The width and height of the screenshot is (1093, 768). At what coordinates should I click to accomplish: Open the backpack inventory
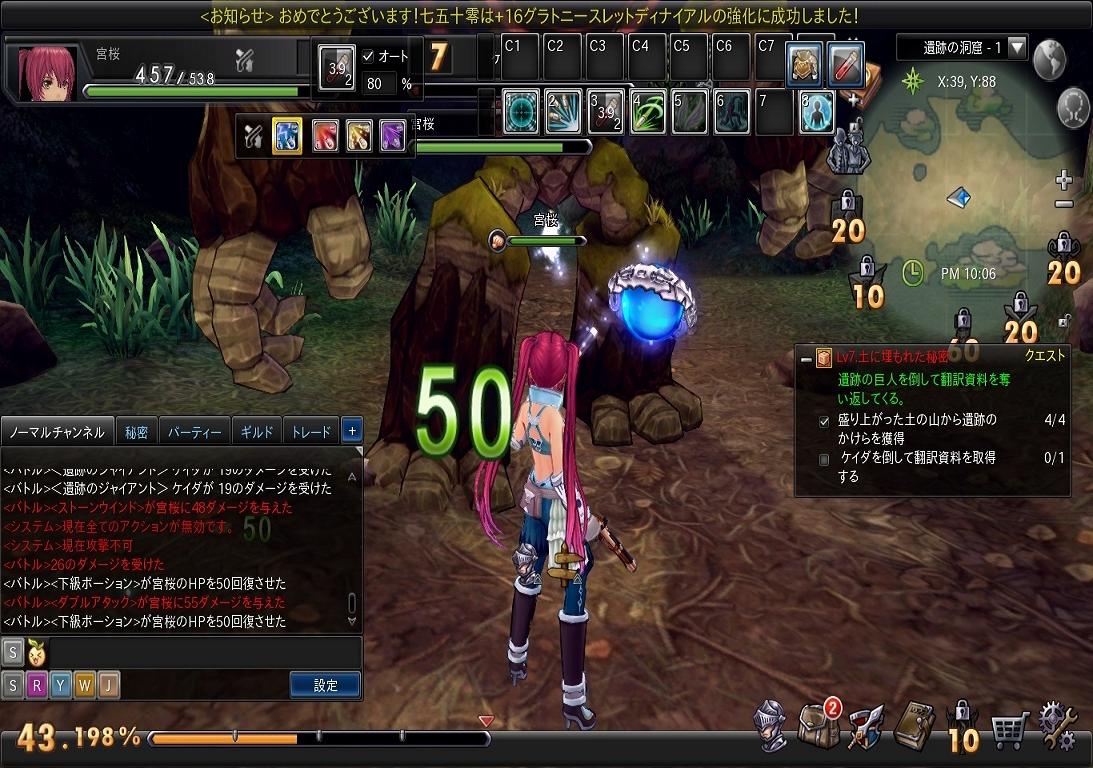(818, 722)
